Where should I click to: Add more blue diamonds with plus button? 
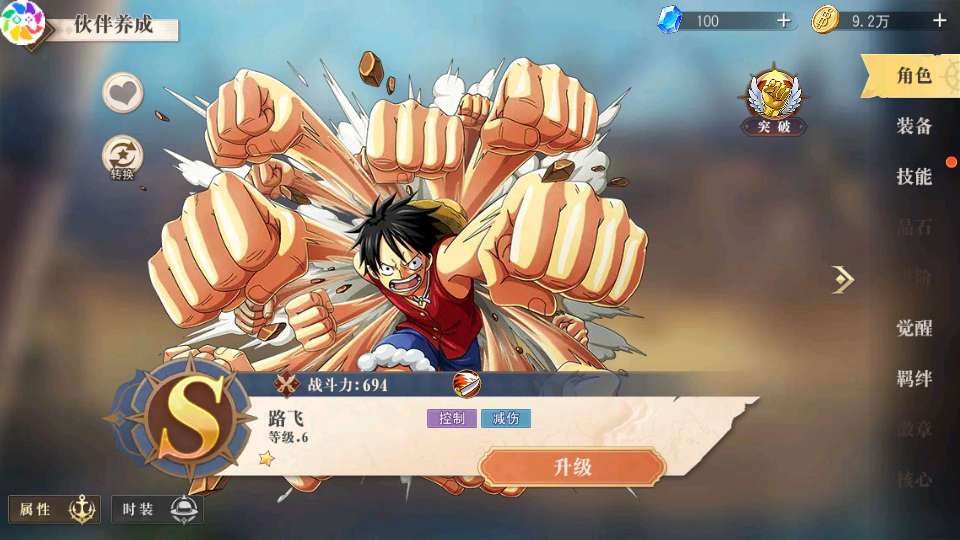point(783,20)
